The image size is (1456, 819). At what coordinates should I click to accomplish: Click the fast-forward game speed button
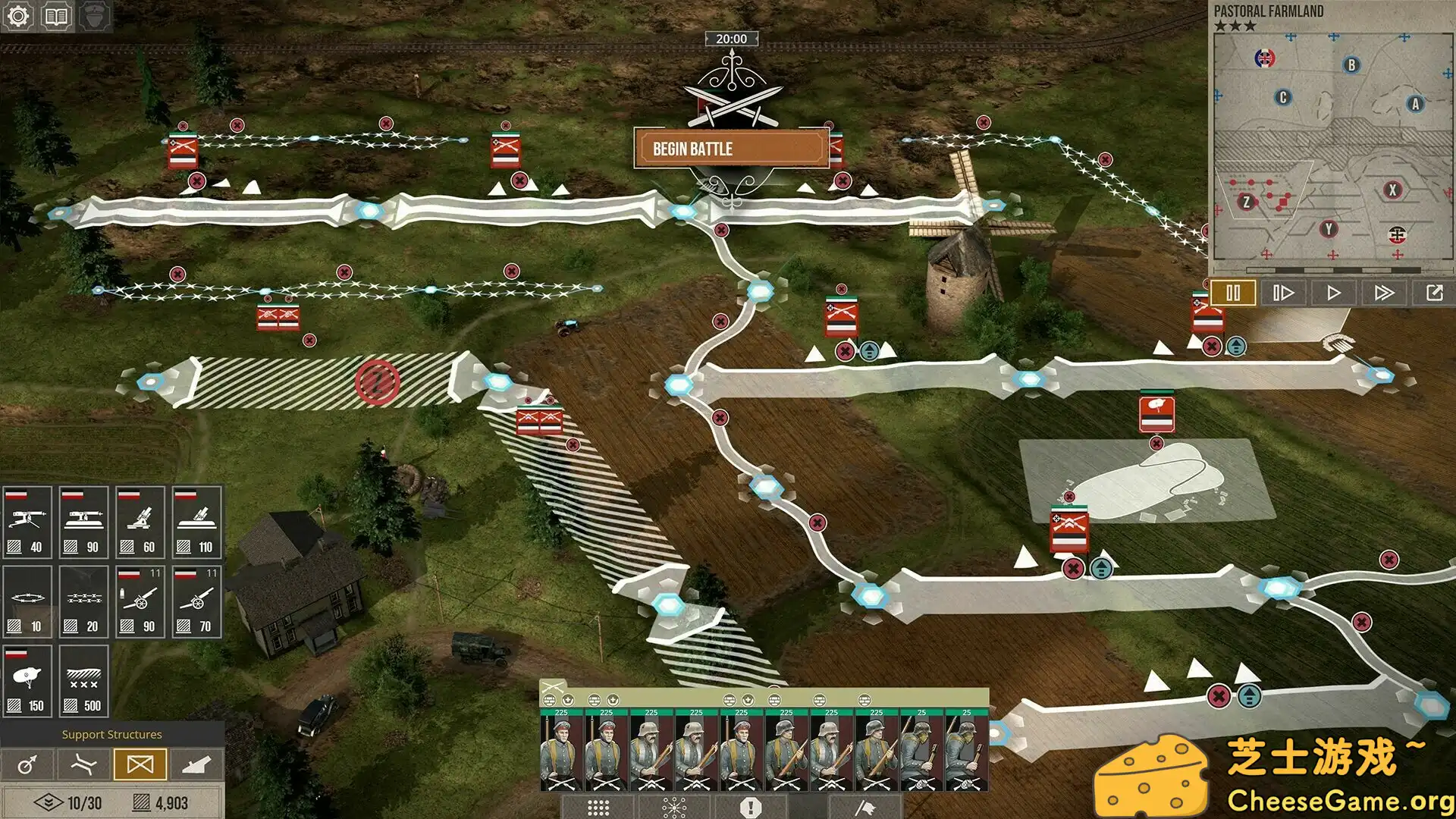[x=1385, y=293]
